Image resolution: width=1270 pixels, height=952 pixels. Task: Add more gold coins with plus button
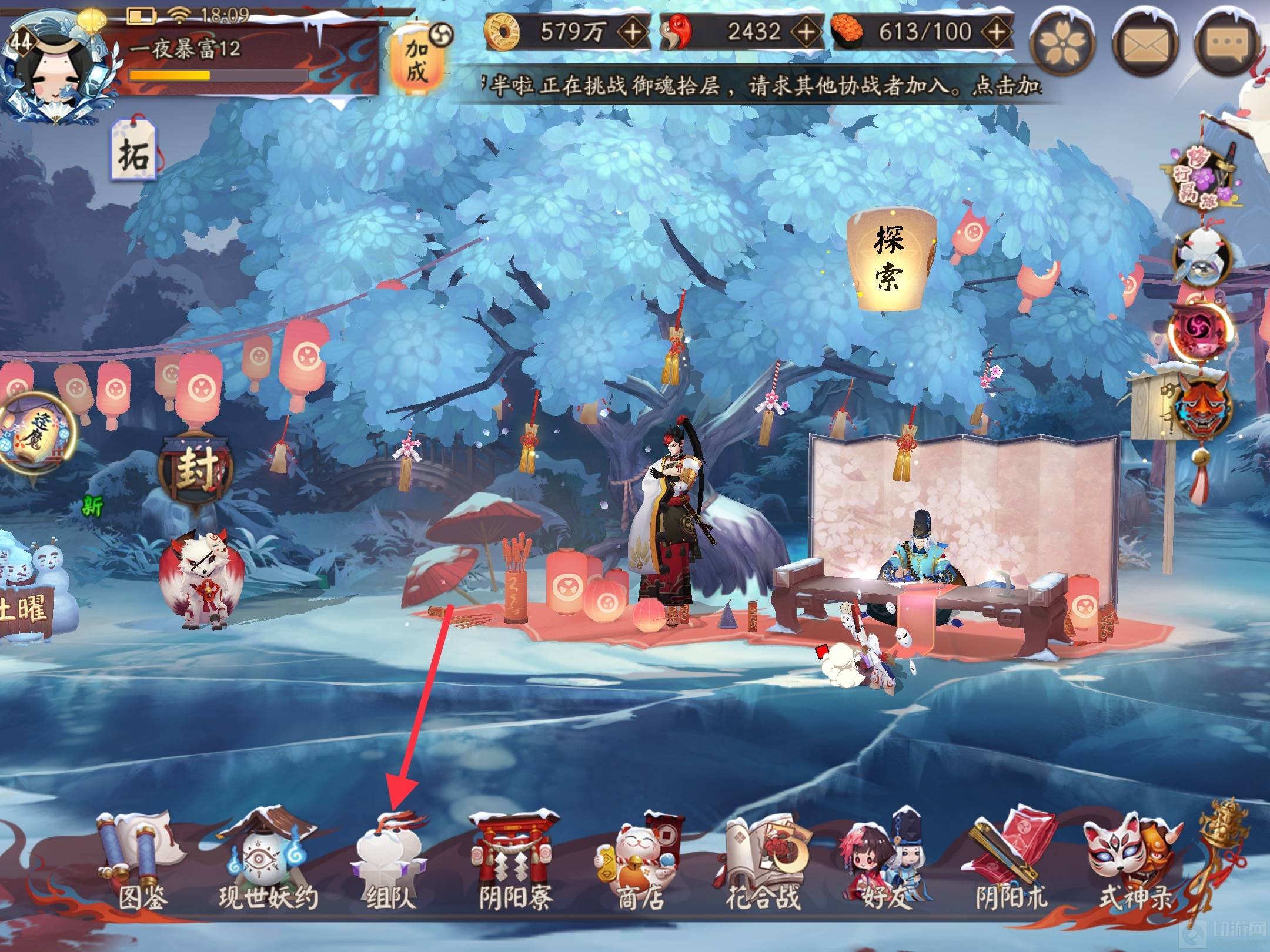(633, 32)
